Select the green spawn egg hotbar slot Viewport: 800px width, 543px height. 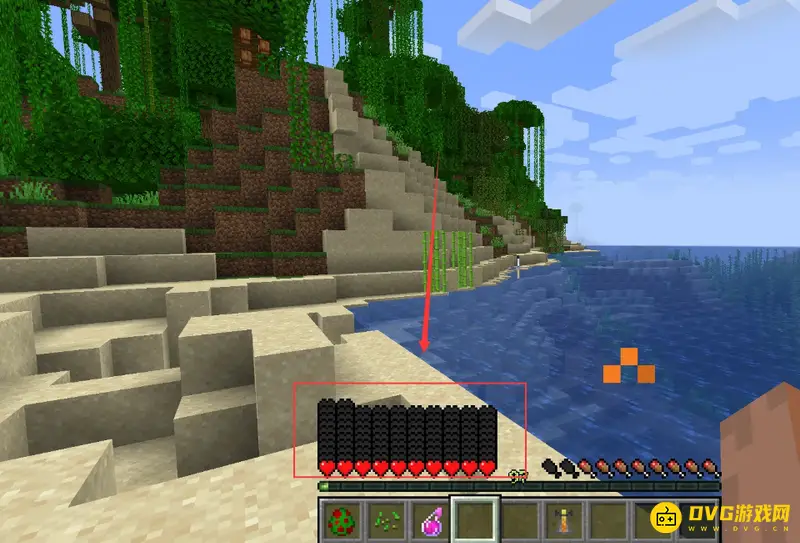[341, 520]
